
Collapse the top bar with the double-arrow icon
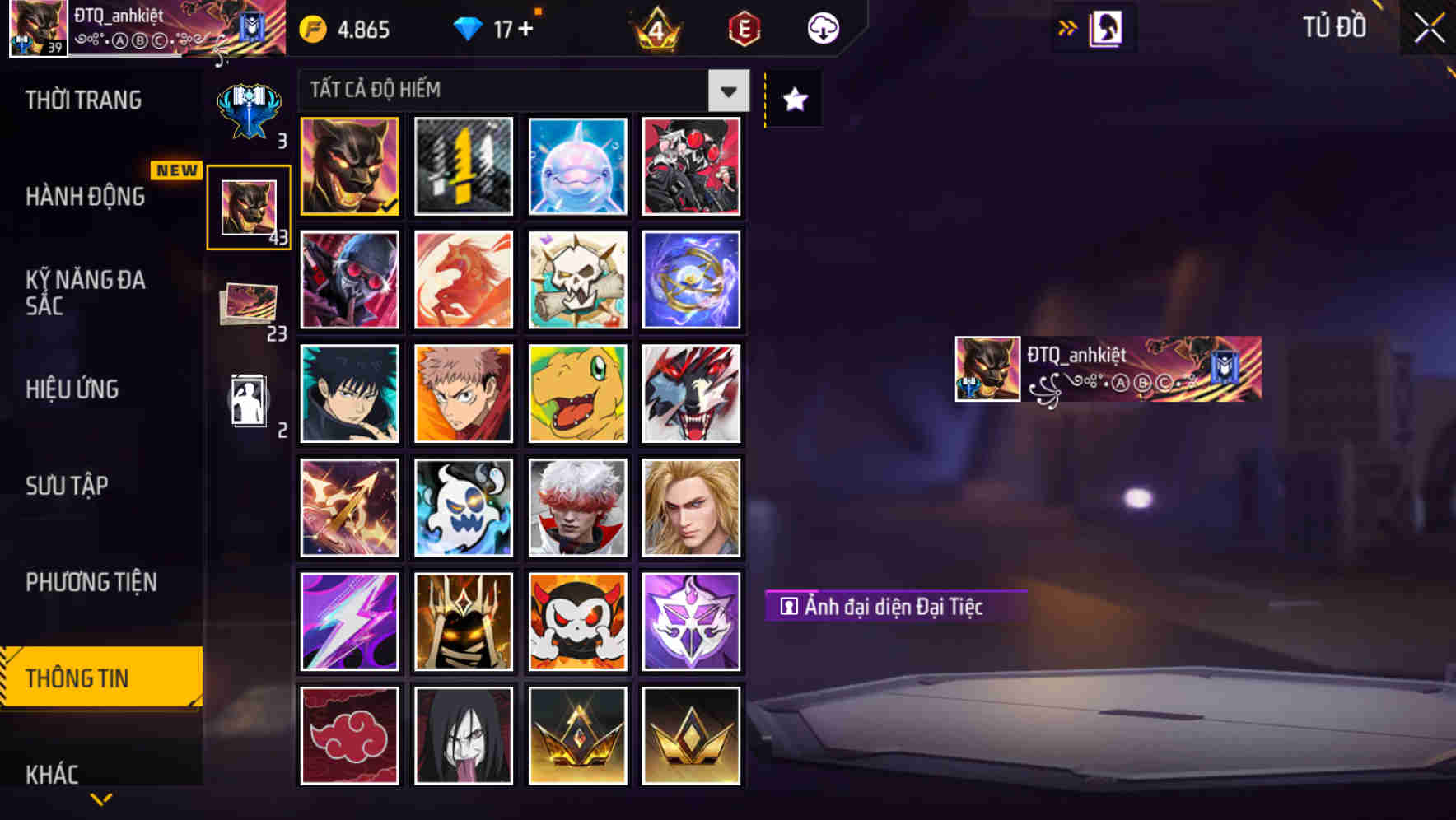pyautogui.click(x=1068, y=27)
